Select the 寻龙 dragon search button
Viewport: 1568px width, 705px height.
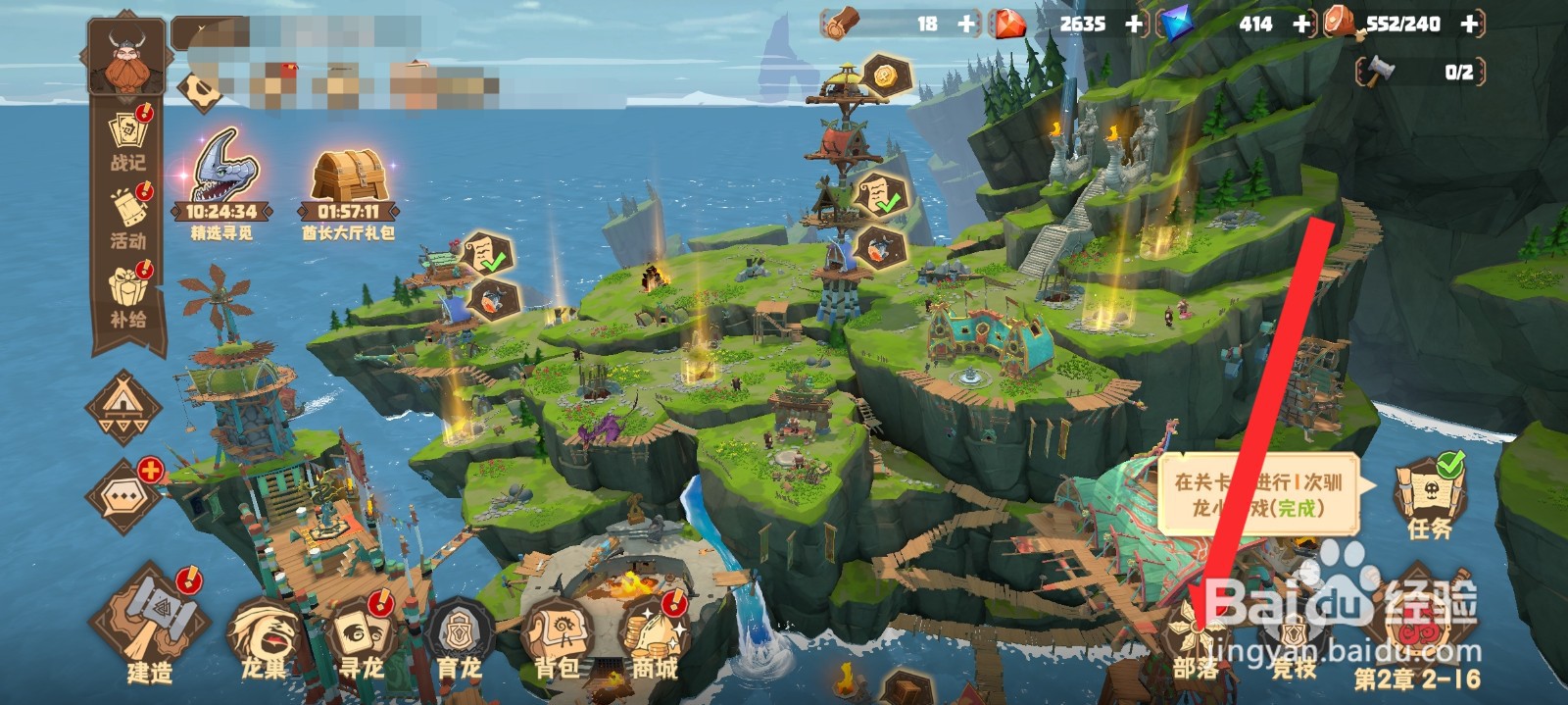click(361, 637)
